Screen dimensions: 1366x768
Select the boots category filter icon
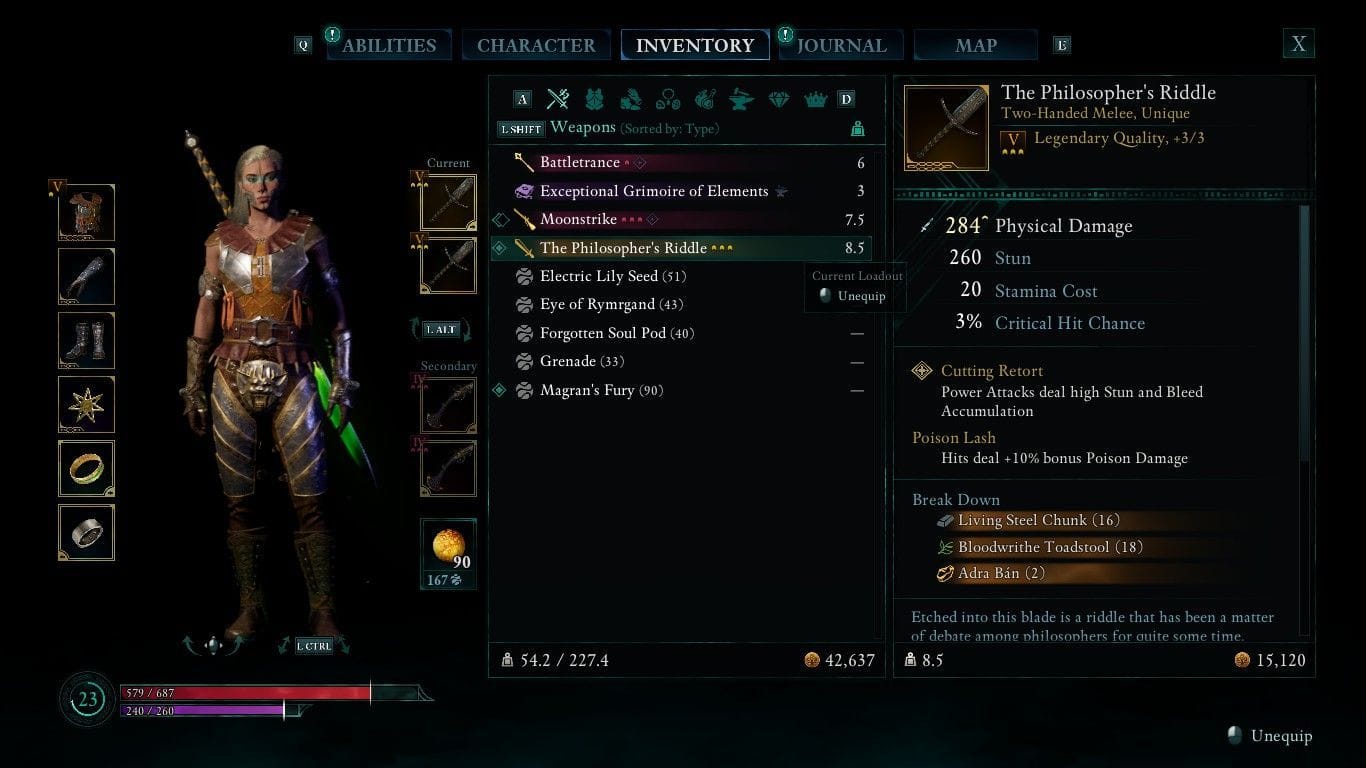point(631,99)
